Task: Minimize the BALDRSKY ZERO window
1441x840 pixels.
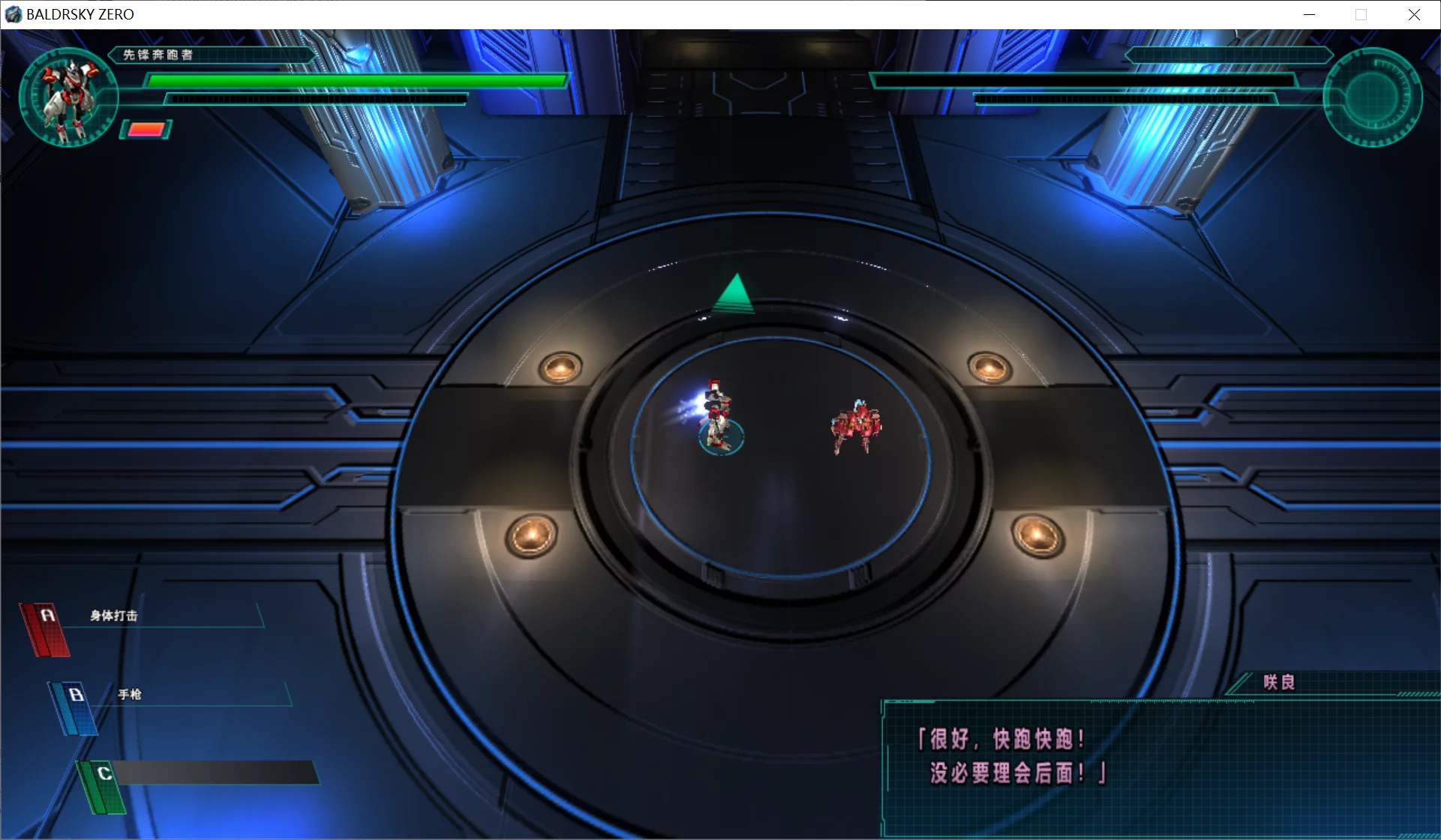Action: (x=1309, y=14)
